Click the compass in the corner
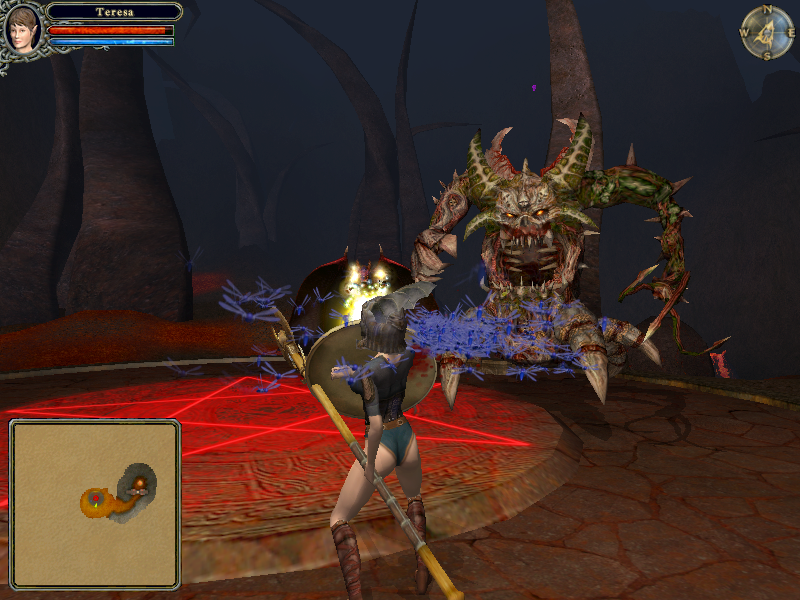The width and height of the screenshot is (800, 600). click(766, 33)
